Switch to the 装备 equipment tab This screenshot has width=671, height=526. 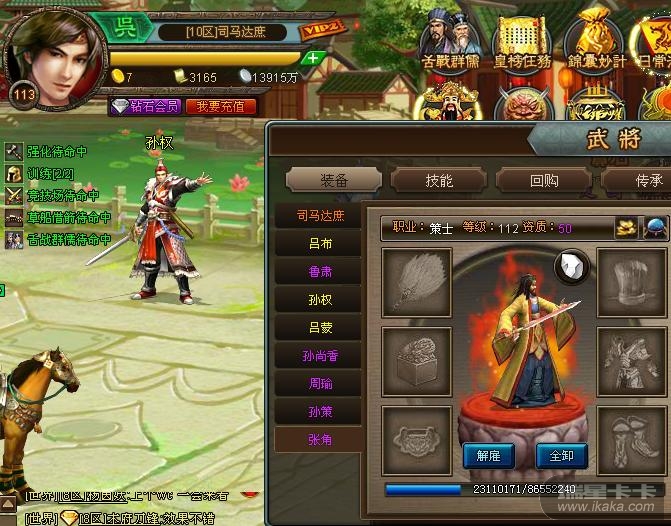[x=334, y=181]
